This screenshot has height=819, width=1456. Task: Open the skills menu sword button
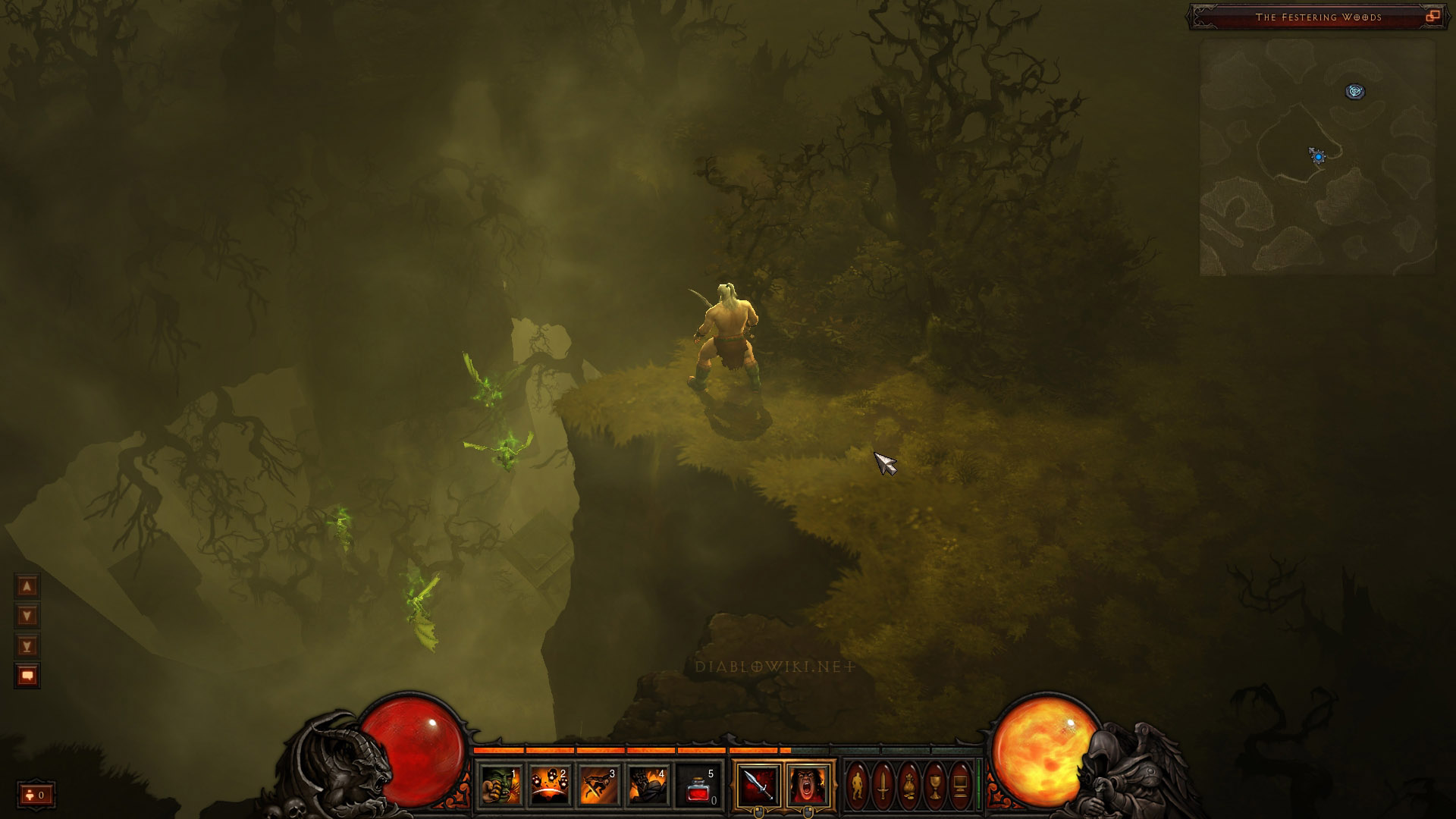883,786
